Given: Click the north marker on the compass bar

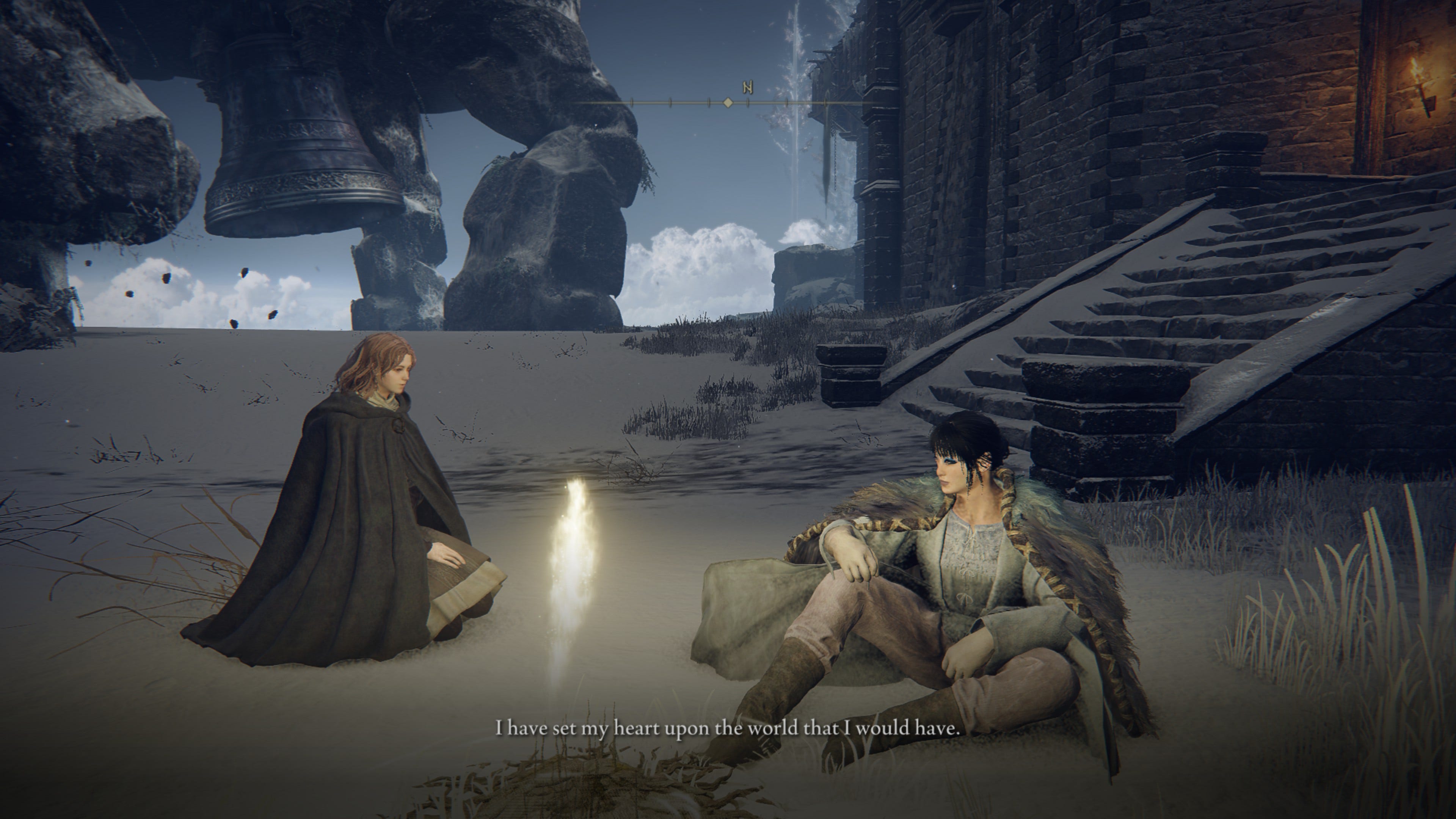Looking at the screenshot, I should point(748,88).
